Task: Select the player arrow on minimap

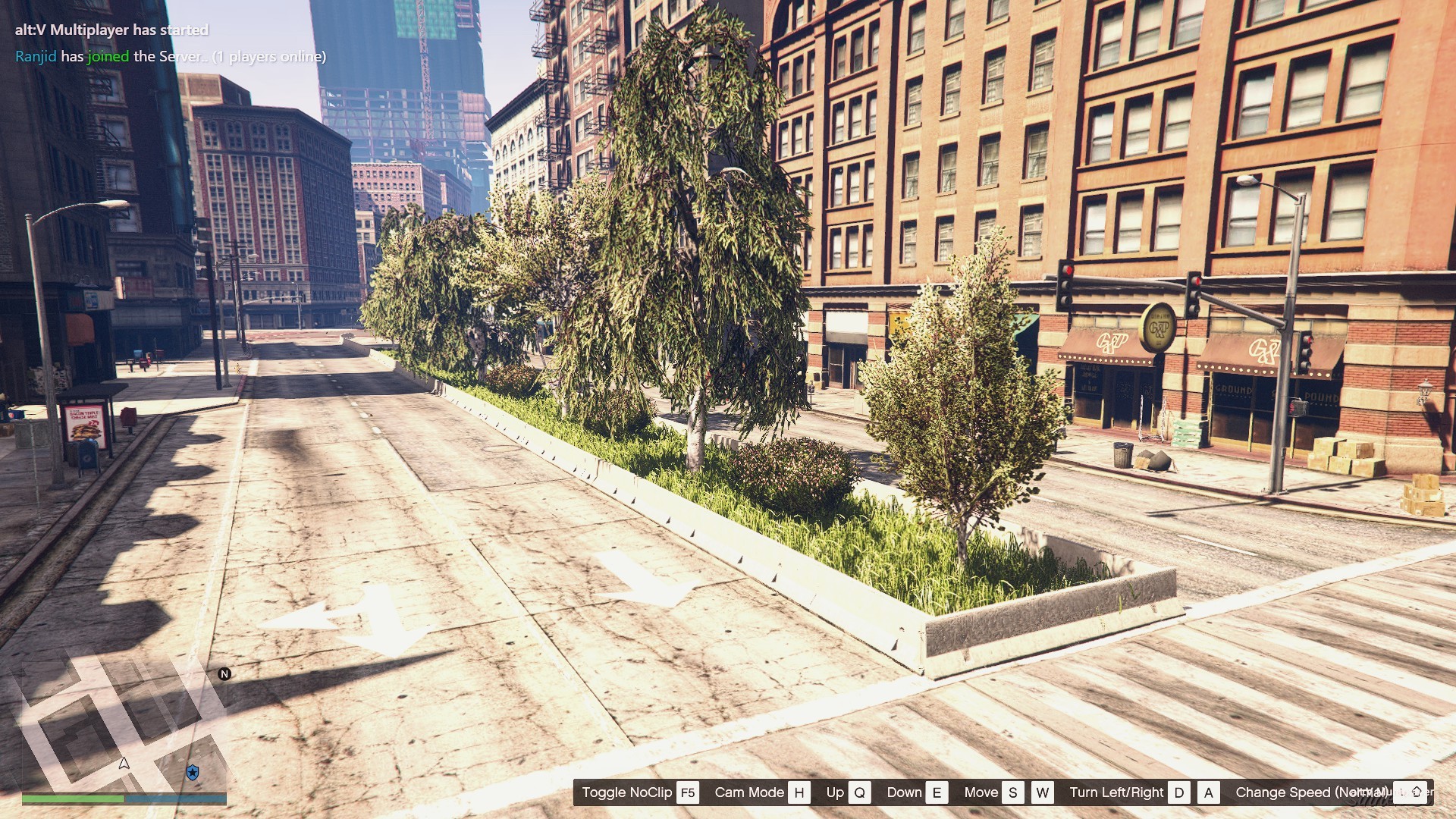Action: tap(124, 764)
